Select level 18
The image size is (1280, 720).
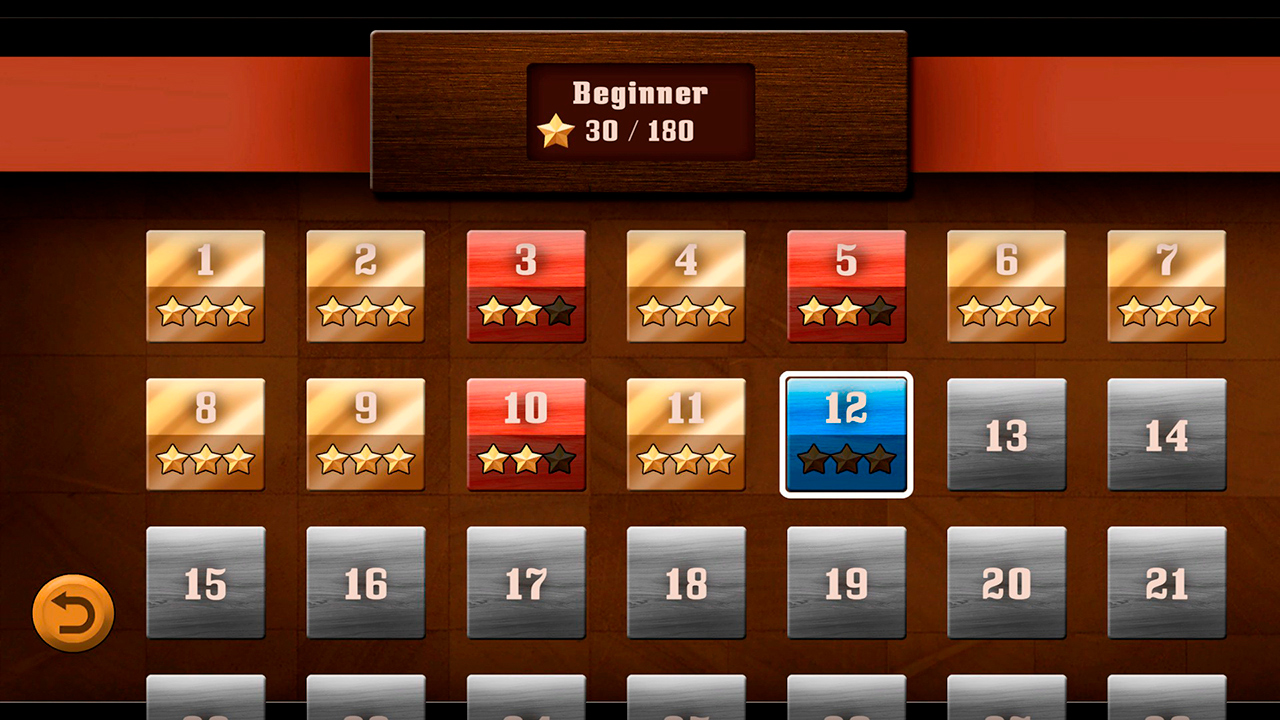pyautogui.click(x=686, y=581)
